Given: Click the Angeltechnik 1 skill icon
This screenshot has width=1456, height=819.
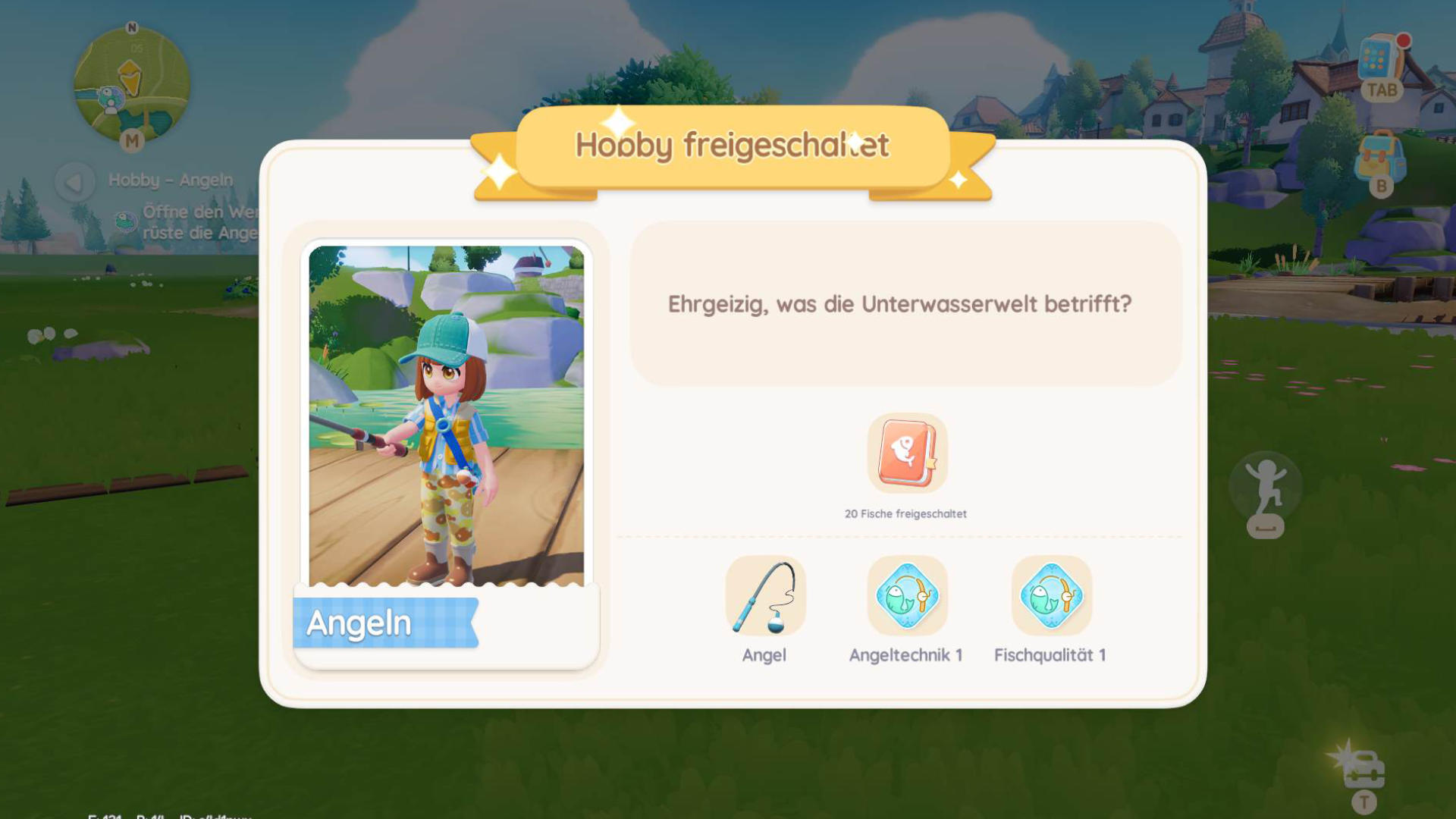Looking at the screenshot, I should 907,596.
